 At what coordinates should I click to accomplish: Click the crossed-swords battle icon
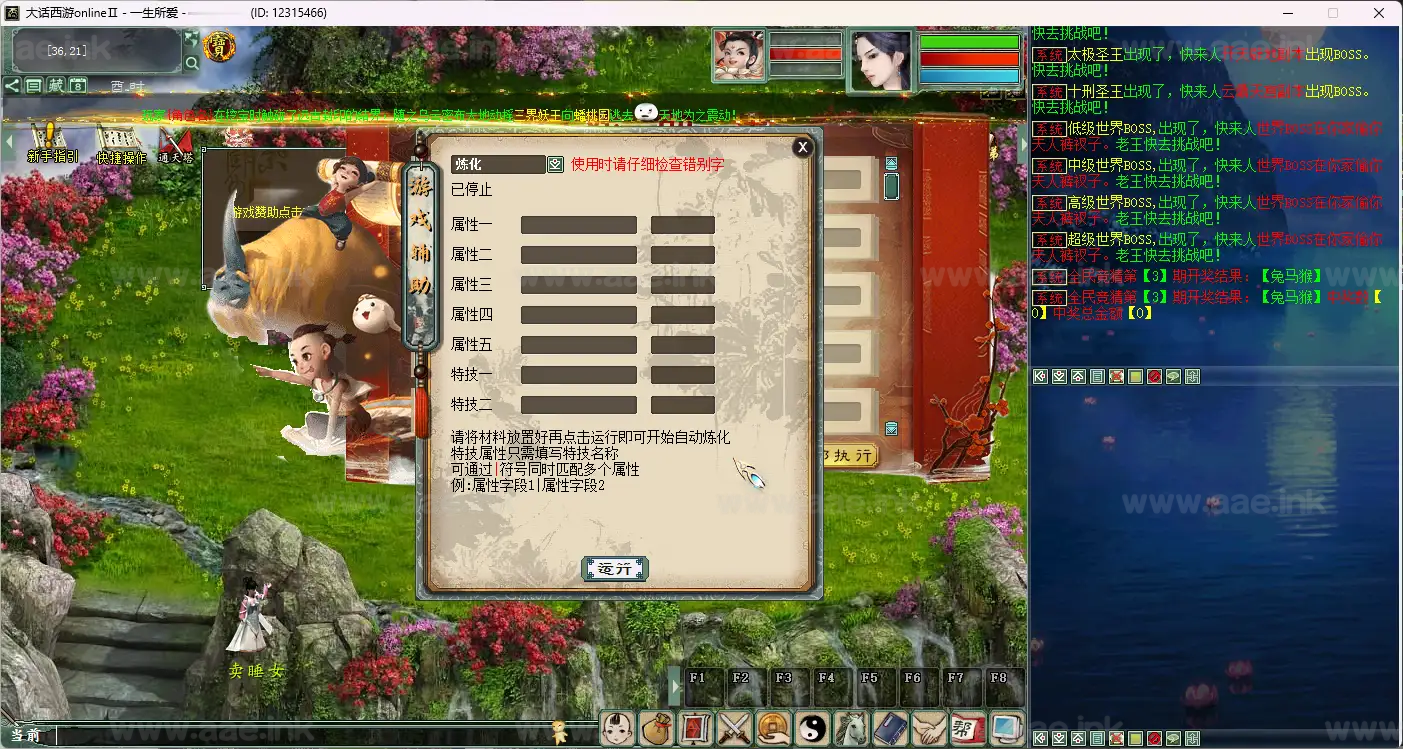pos(733,728)
